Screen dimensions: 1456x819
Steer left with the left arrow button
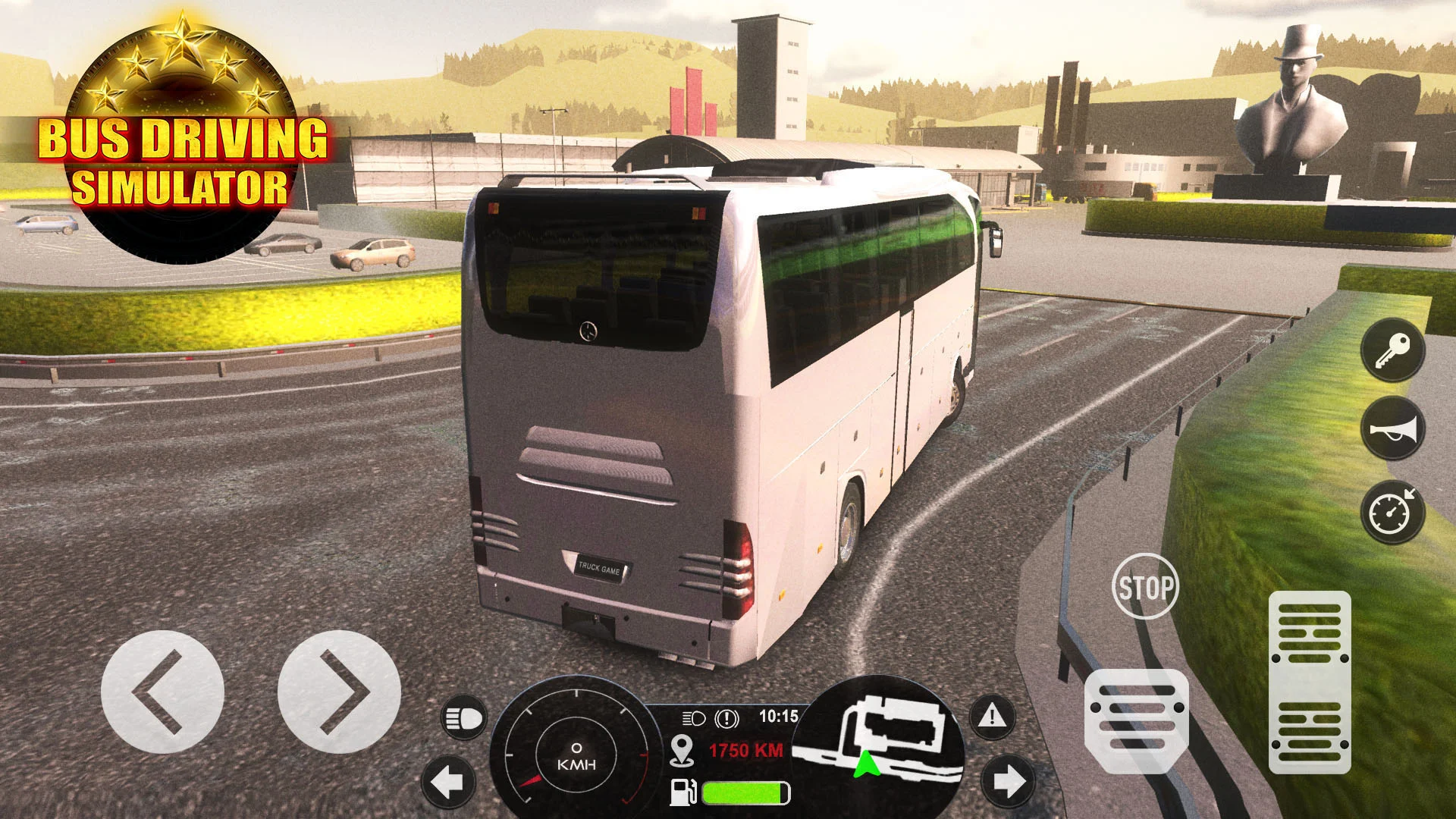pos(162,691)
